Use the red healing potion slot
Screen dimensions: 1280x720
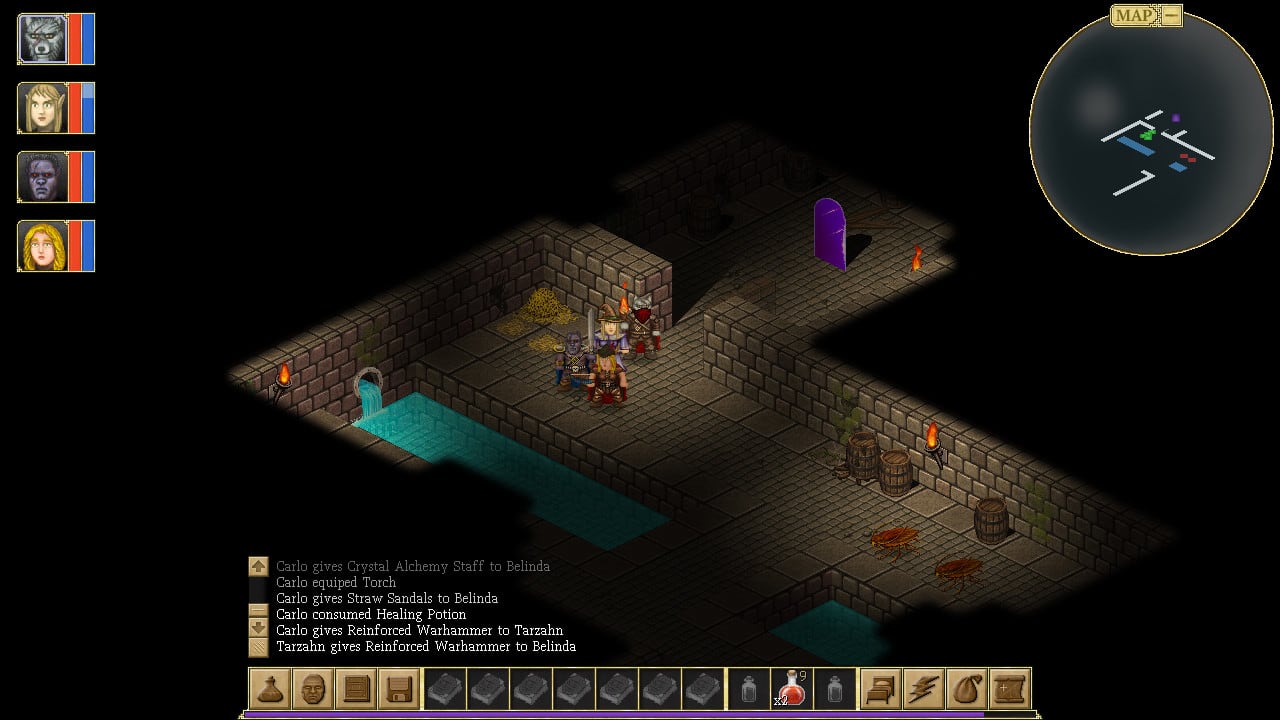coord(792,688)
